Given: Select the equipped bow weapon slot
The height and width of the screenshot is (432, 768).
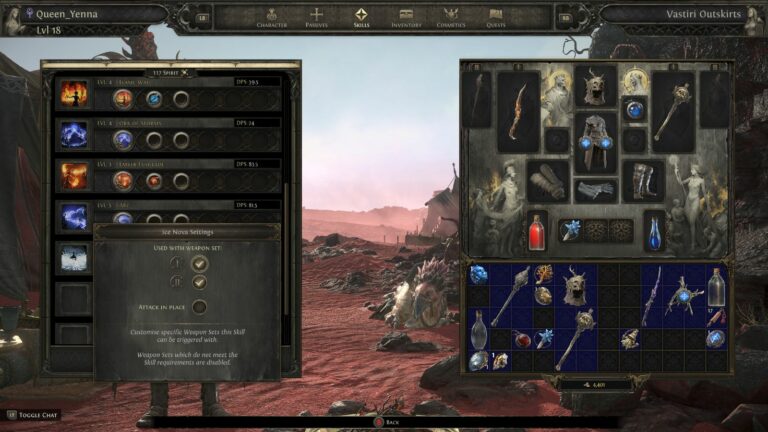Looking at the screenshot, I should tap(519, 110).
